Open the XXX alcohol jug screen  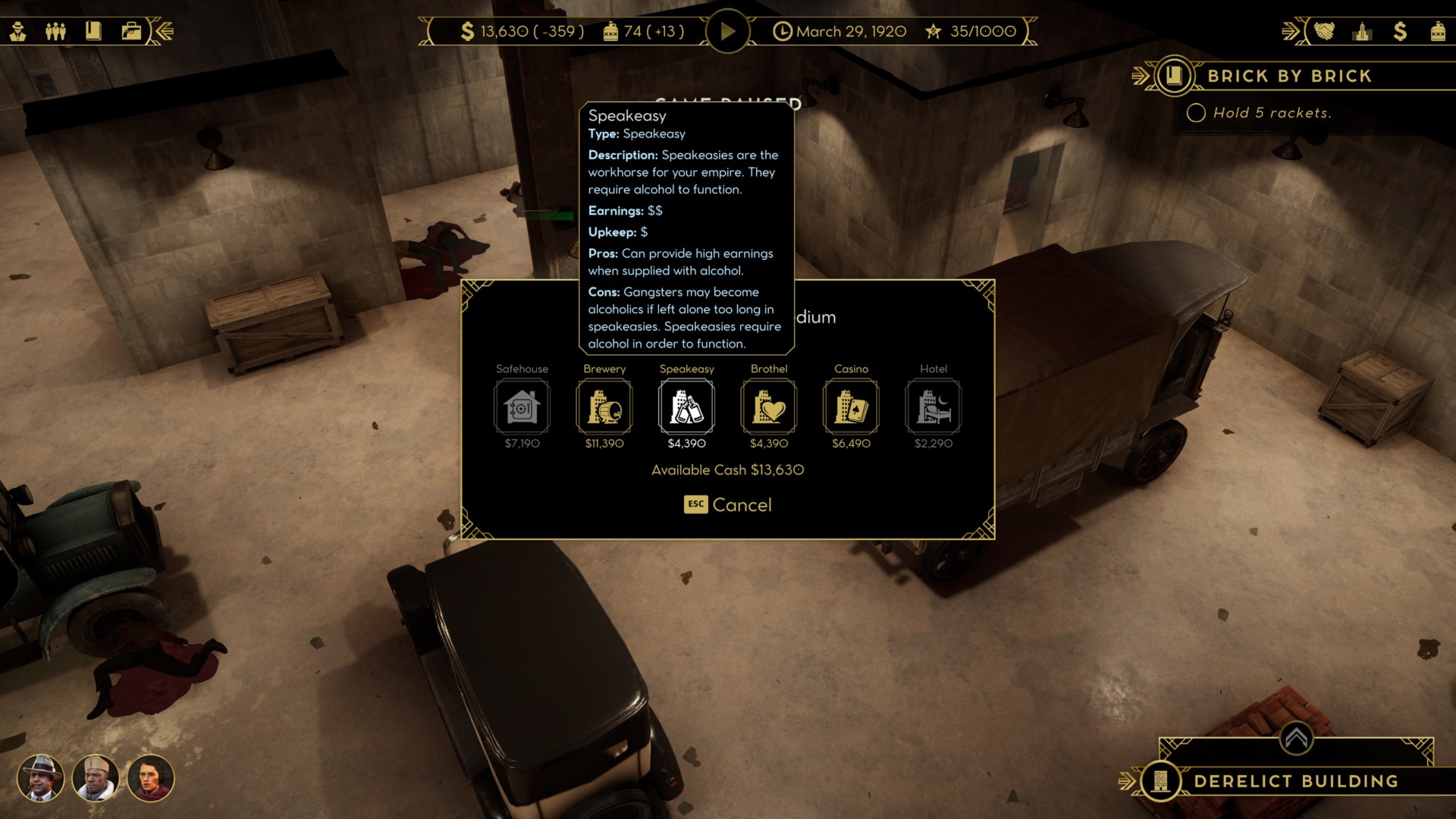click(1437, 31)
